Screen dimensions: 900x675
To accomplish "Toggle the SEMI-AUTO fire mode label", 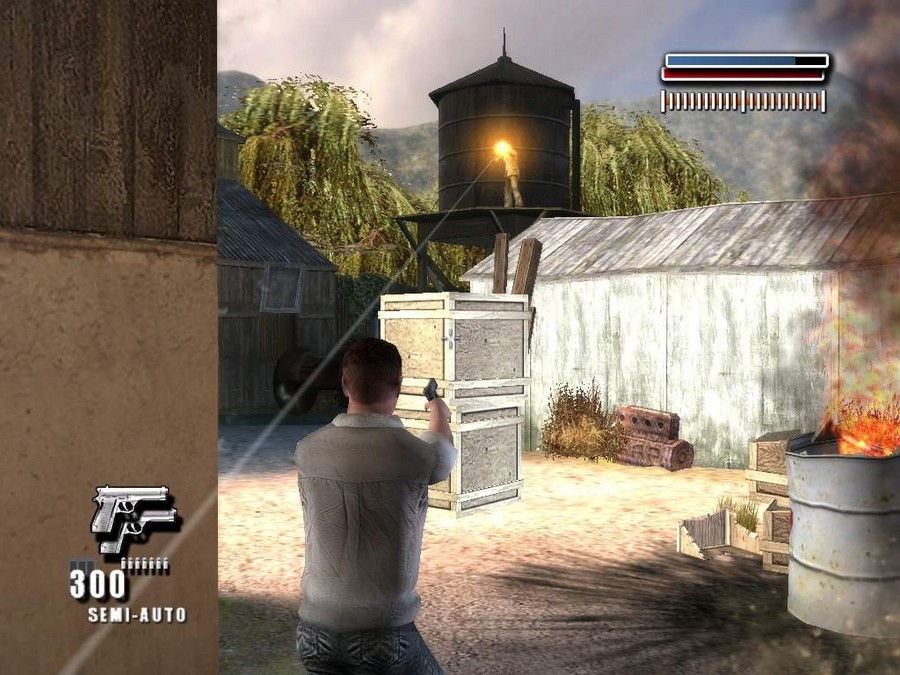I will coord(137,614).
